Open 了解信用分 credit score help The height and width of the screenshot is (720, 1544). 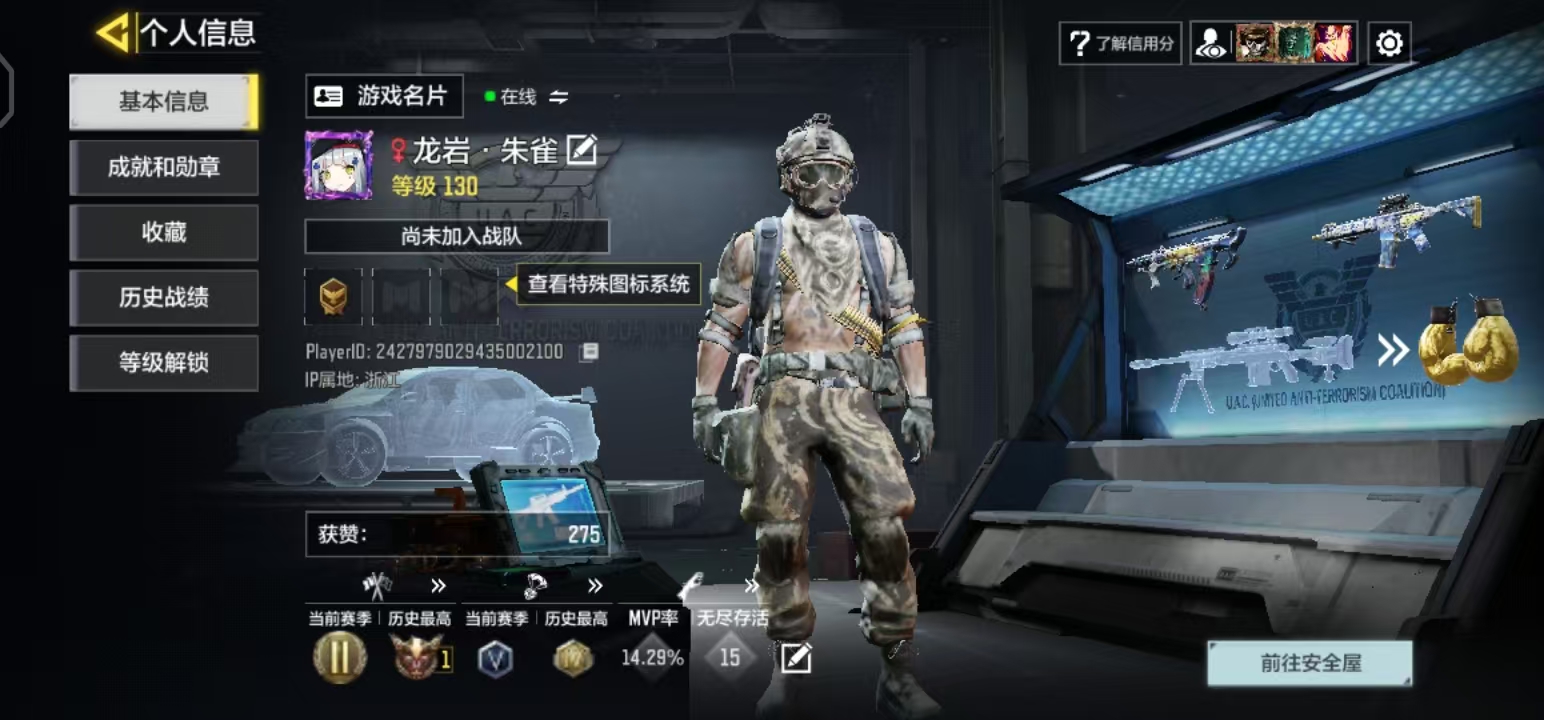pyautogui.click(x=1120, y=44)
